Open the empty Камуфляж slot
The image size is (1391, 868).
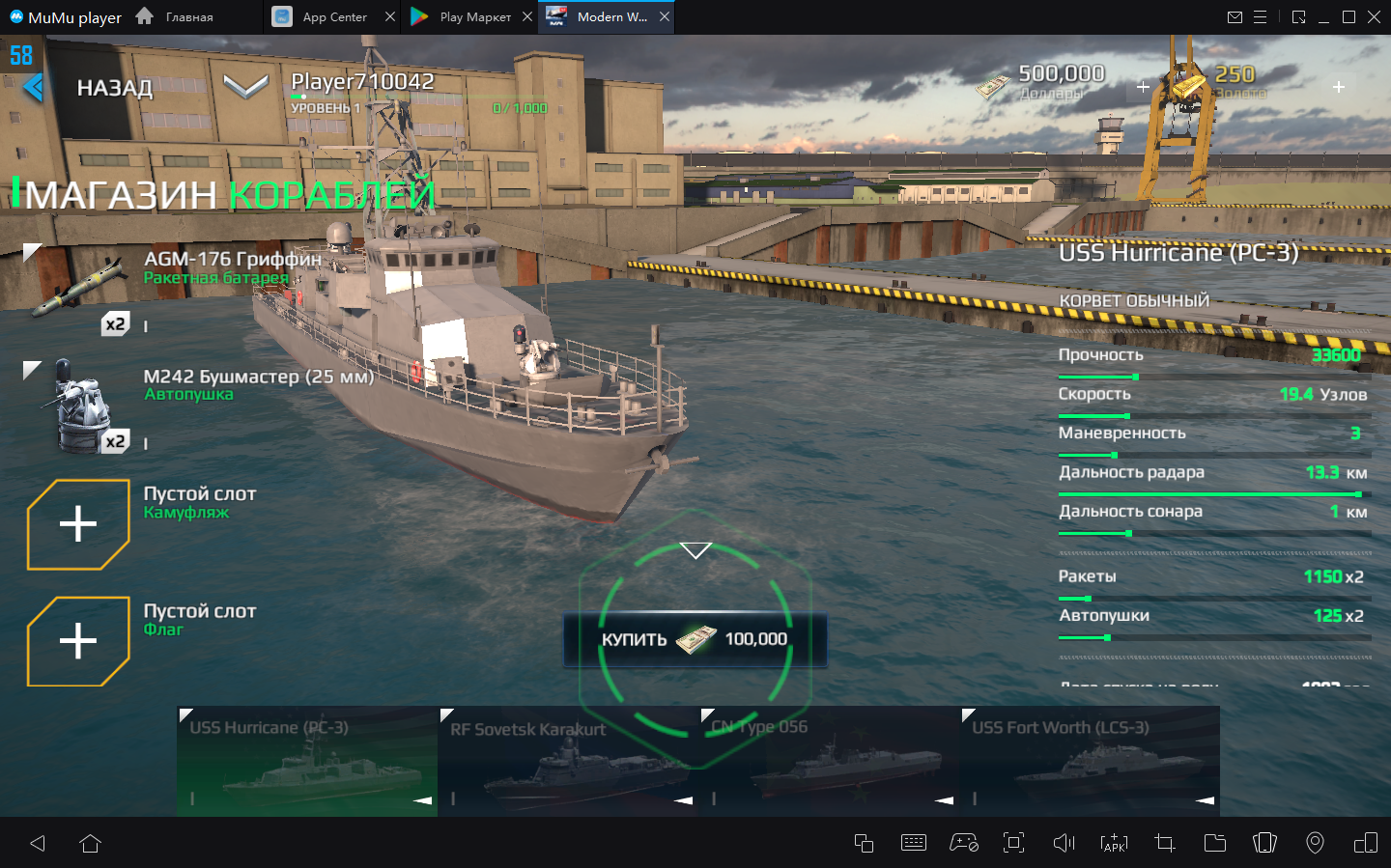[x=78, y=524]
